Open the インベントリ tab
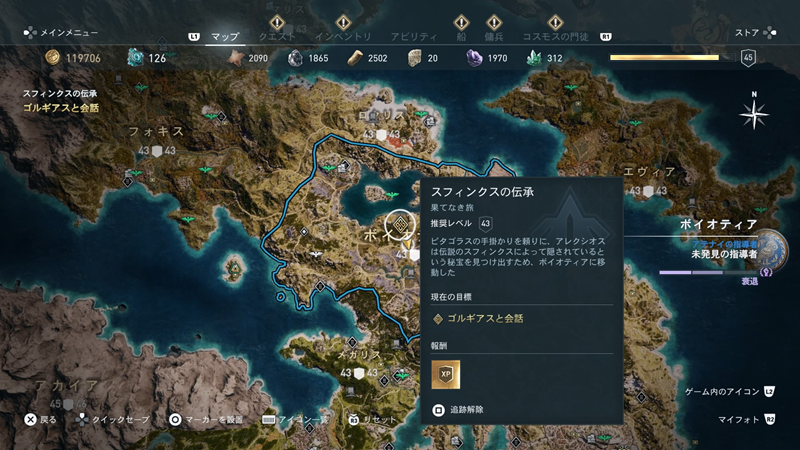Viewport: 800px width, 450px height. point(343,37)
